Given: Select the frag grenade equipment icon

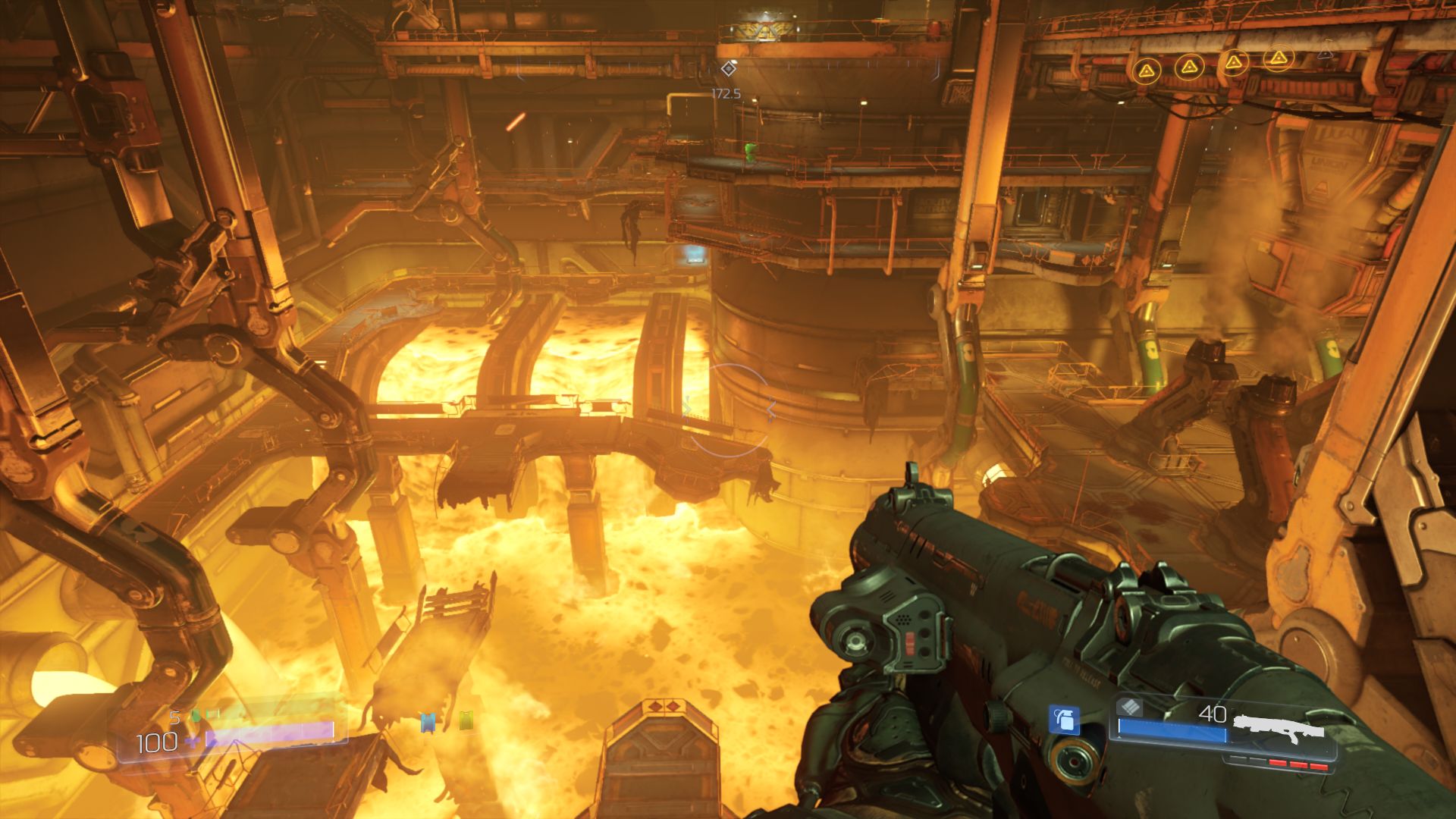Looking at the screenshot, I should [1064, 719].
